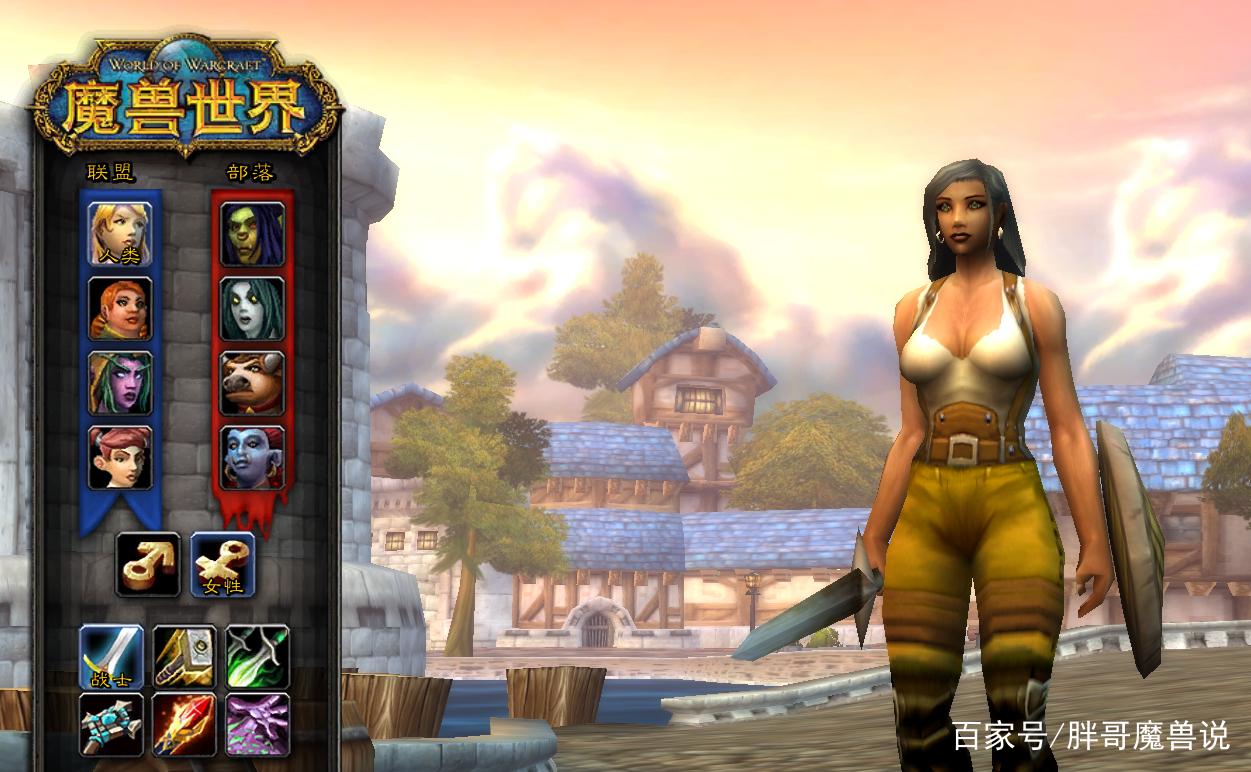Image resolution: width=1251 pixels, height=772 pixels.
Task: Select the female gender button
Action: [x=222, y=564]
